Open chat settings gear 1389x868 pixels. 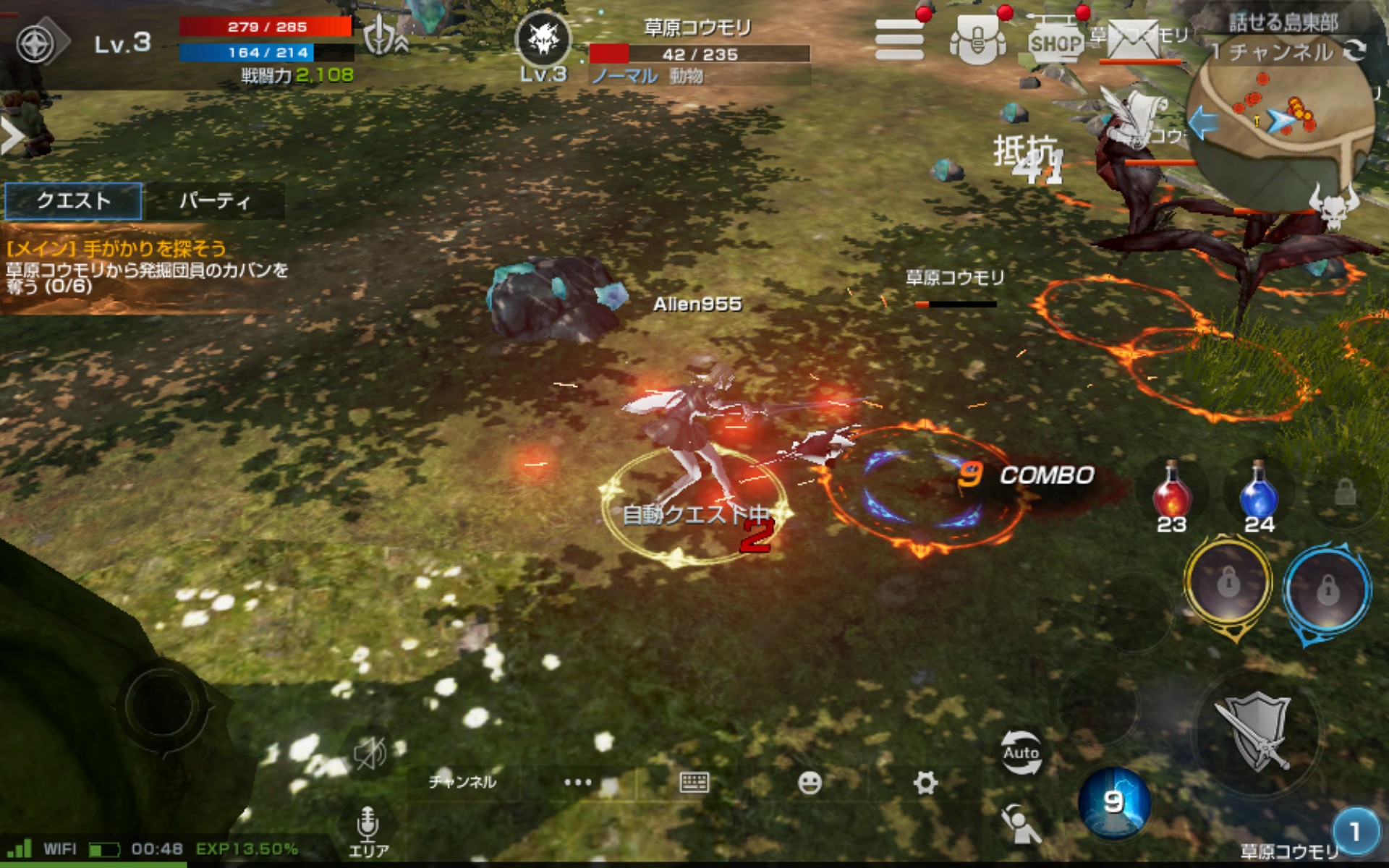925,782
